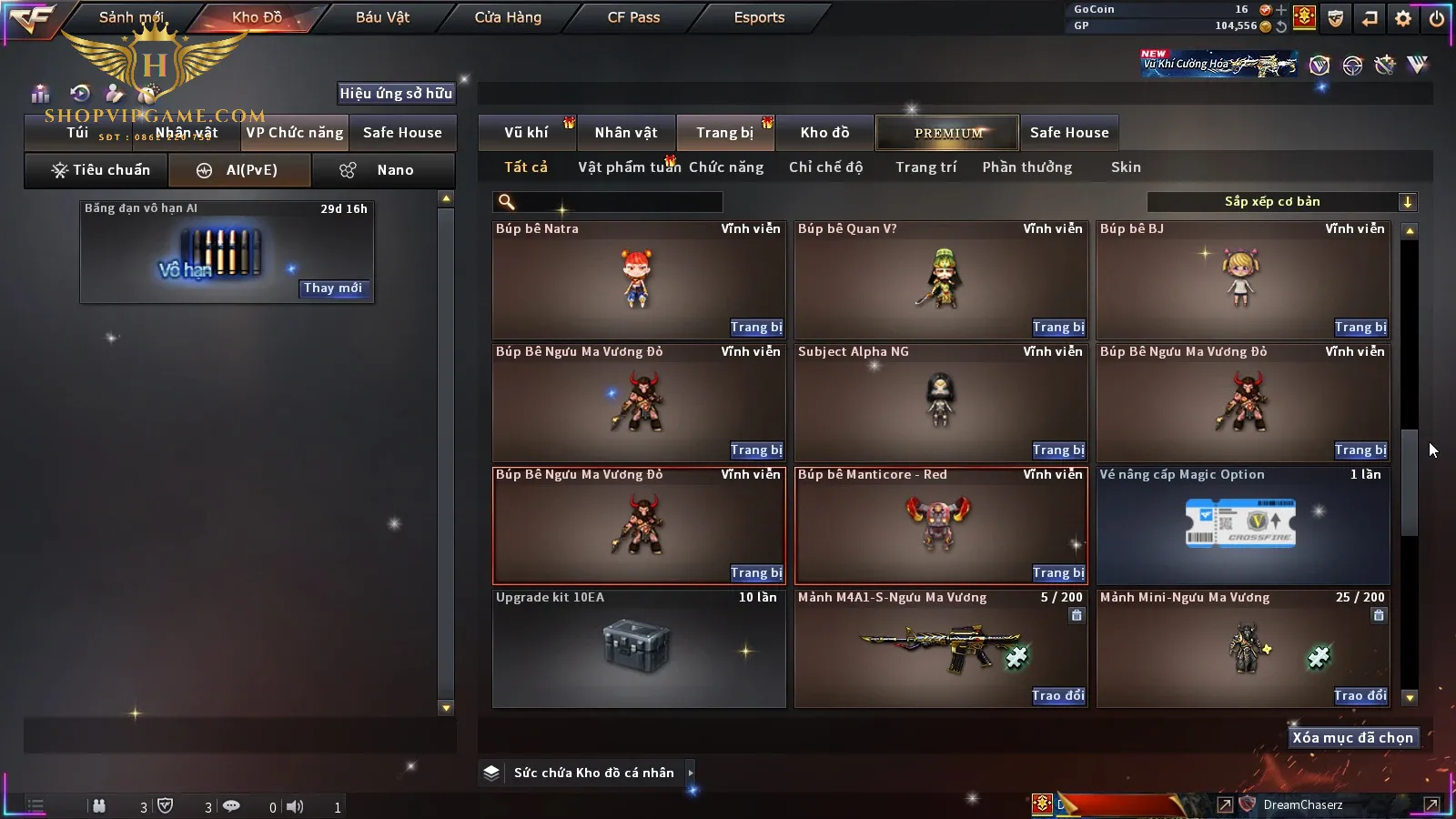Switch to the Nhân vật inventory tab
Screen dimensions: 1456x819
point(626,133)
